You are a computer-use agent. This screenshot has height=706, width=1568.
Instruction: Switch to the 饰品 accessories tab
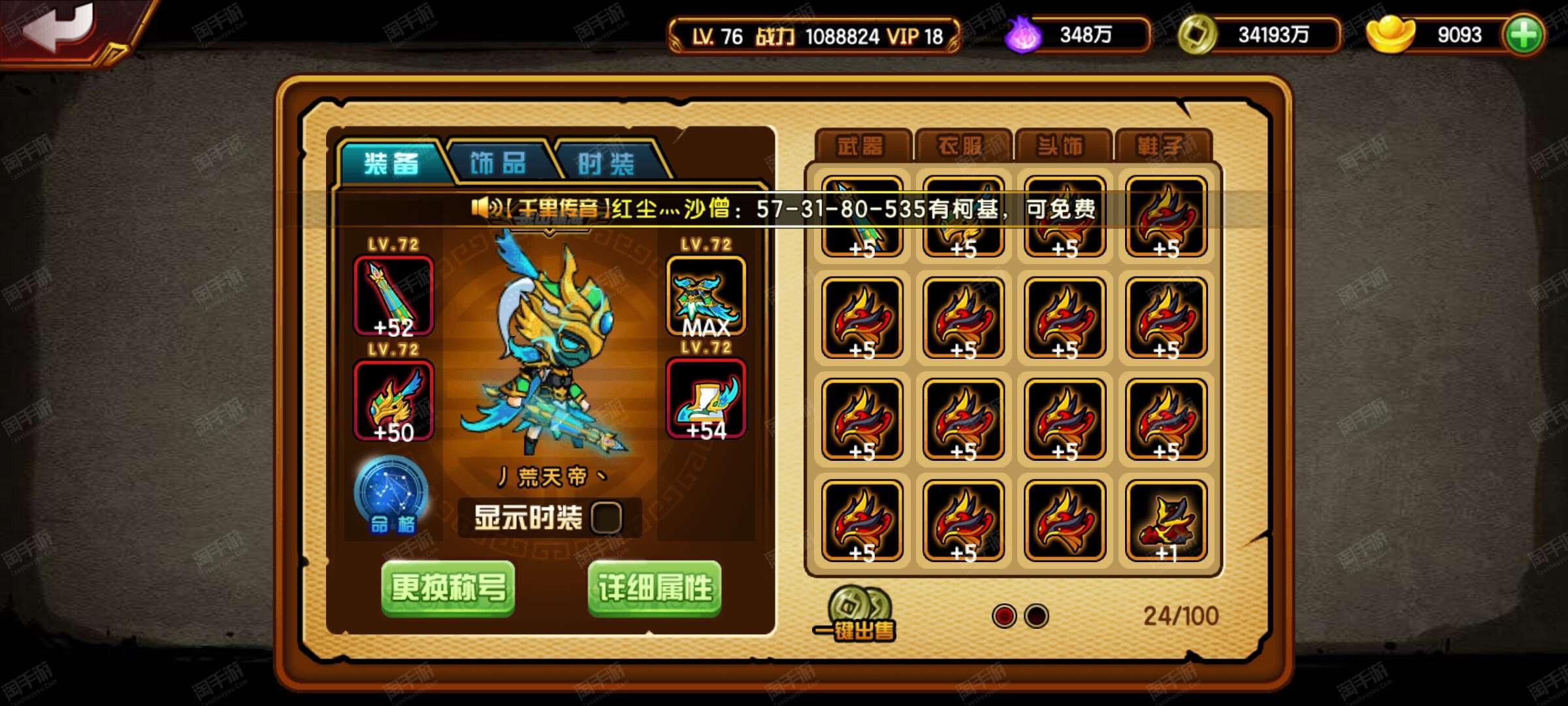(x=498, y=162)
